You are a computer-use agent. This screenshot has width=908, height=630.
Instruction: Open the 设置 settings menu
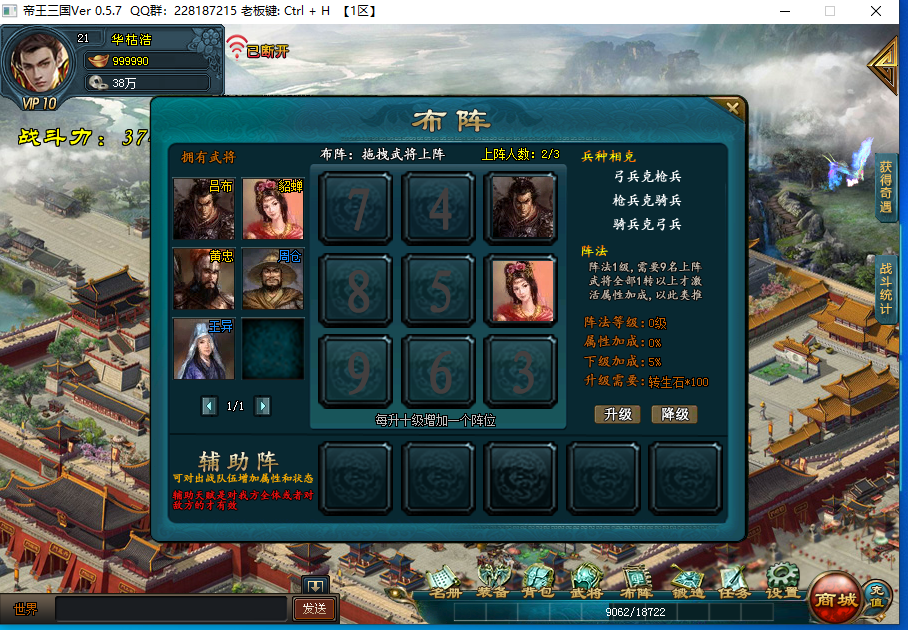[782, 582]
